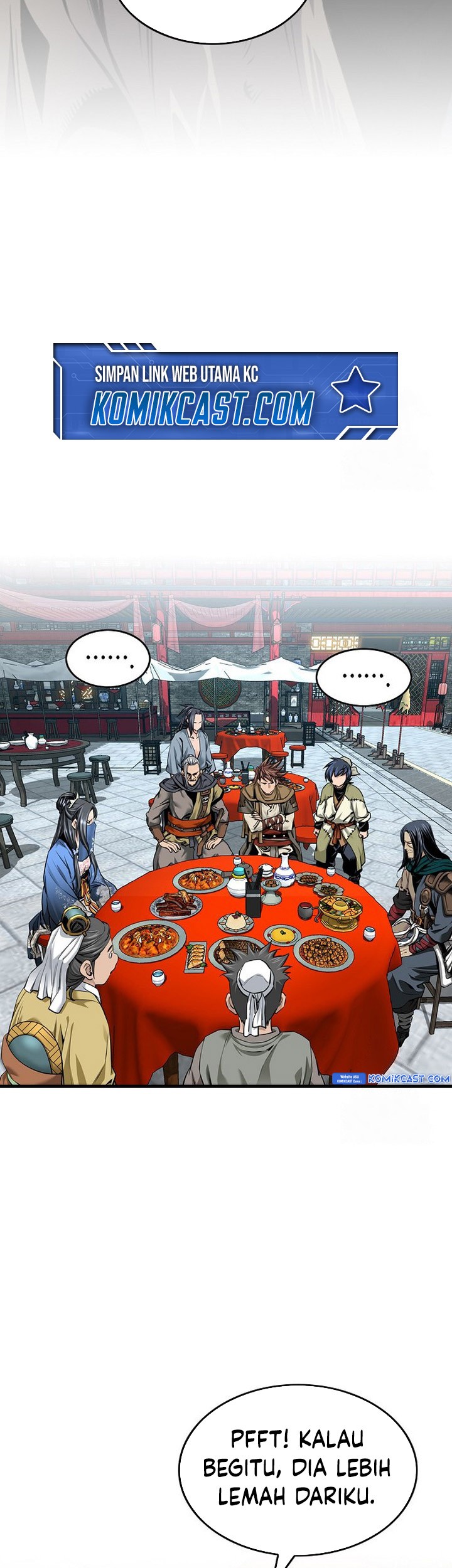Open the KOMIKCAST.COM blue banner

coord(225,393)
